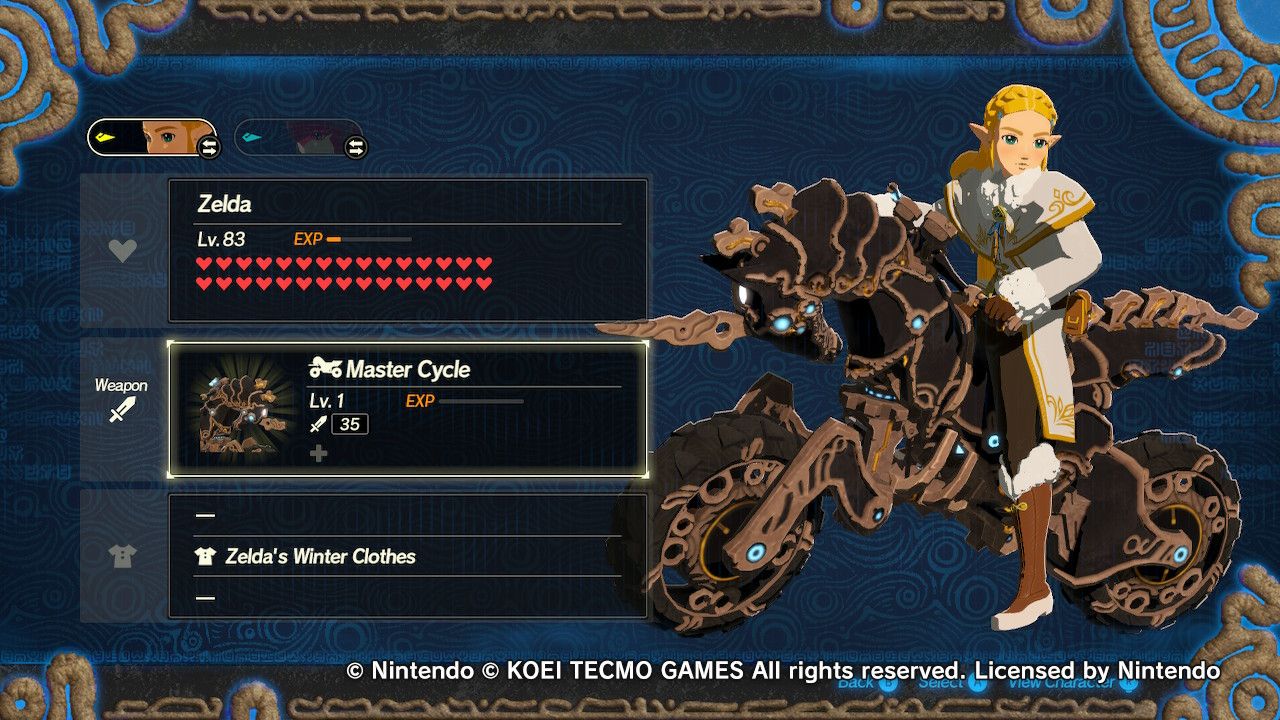Expand the plus icon under Master Cycle
The width and height of the screenshot is (1280, 720).
318,452
